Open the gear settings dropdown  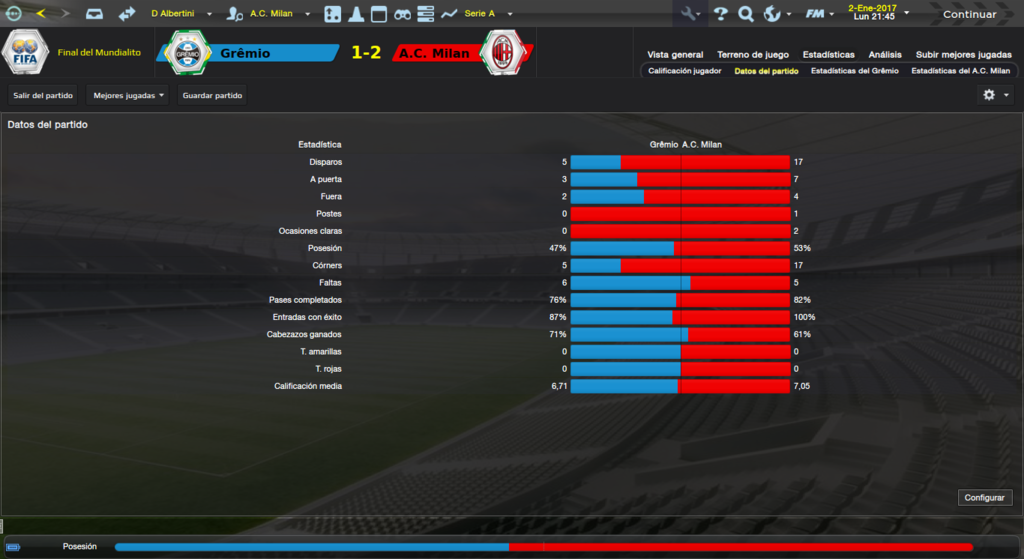994,95
